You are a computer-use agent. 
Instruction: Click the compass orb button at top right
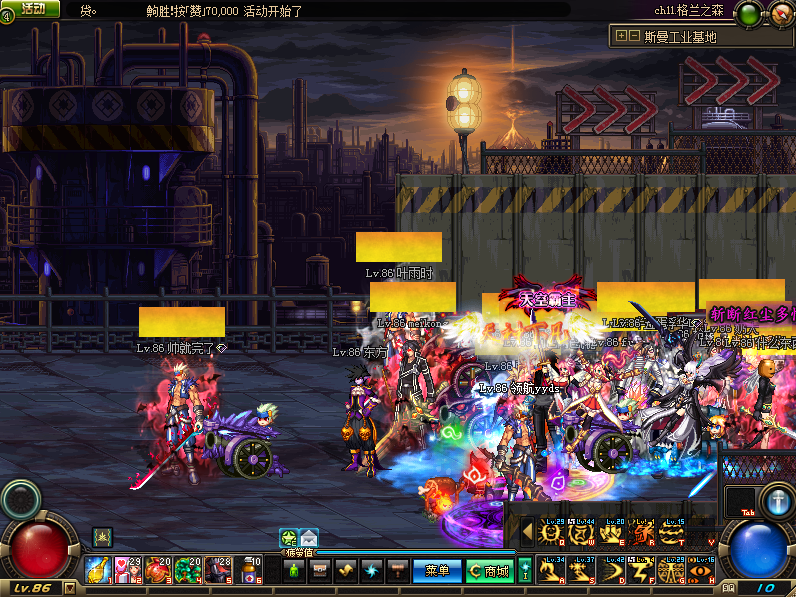coord(781,13)
